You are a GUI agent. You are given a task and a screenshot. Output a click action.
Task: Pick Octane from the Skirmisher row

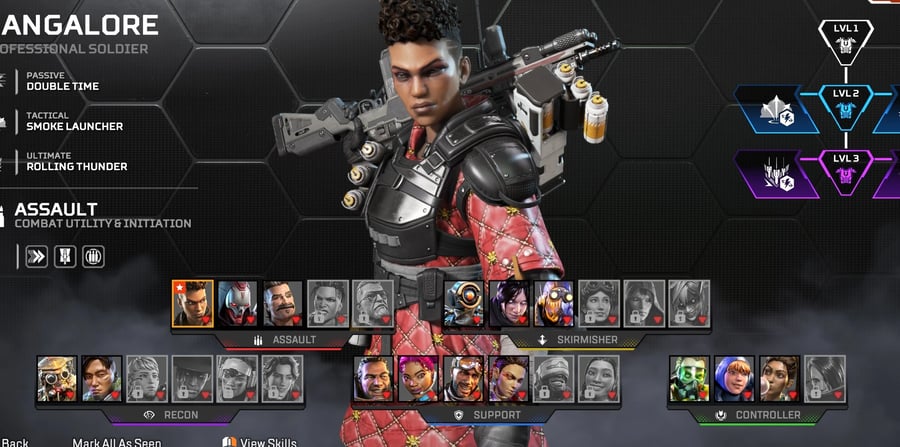[554, 302]
